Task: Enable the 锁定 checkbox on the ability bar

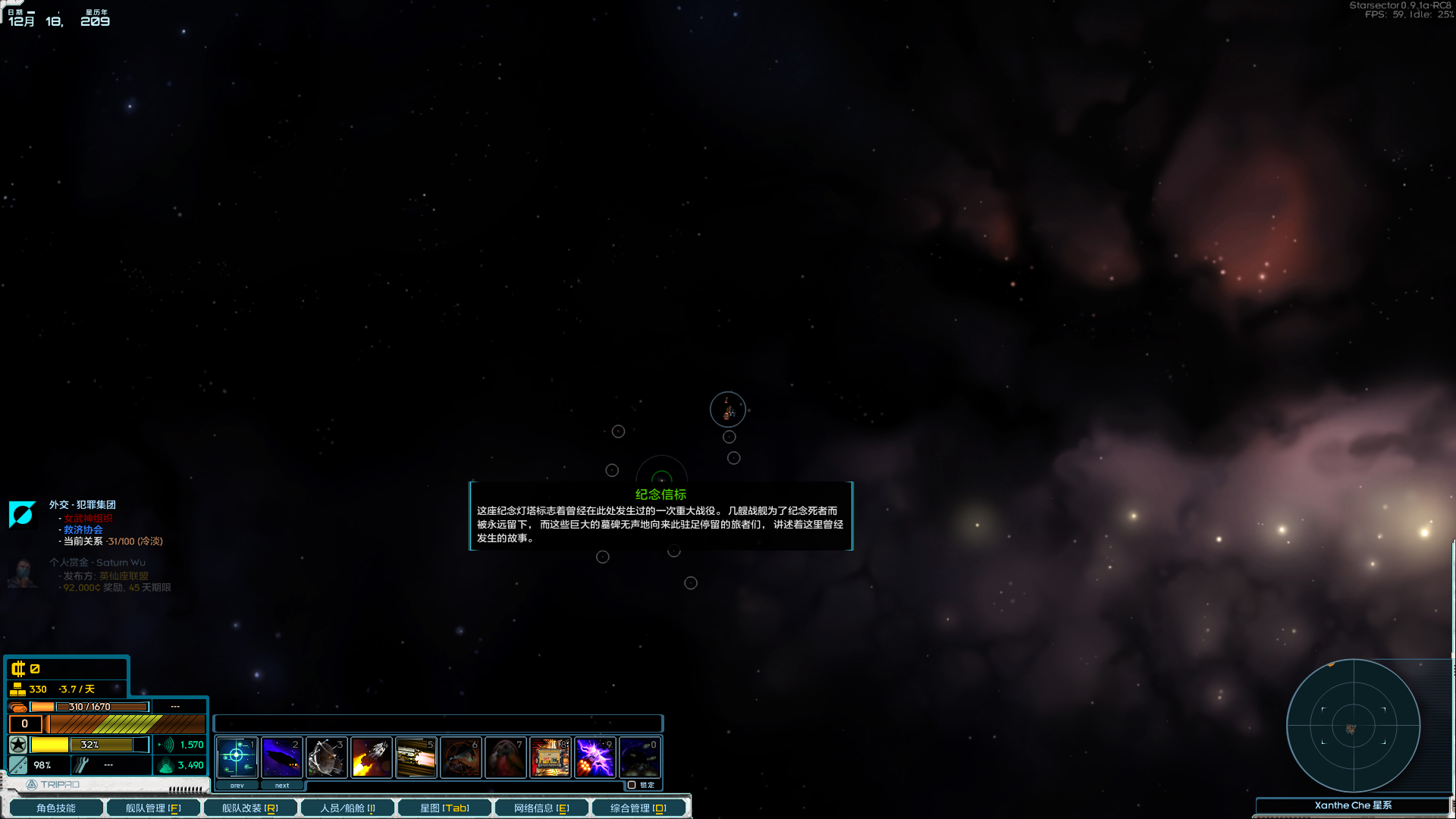Action: click(x=632, y=785)
